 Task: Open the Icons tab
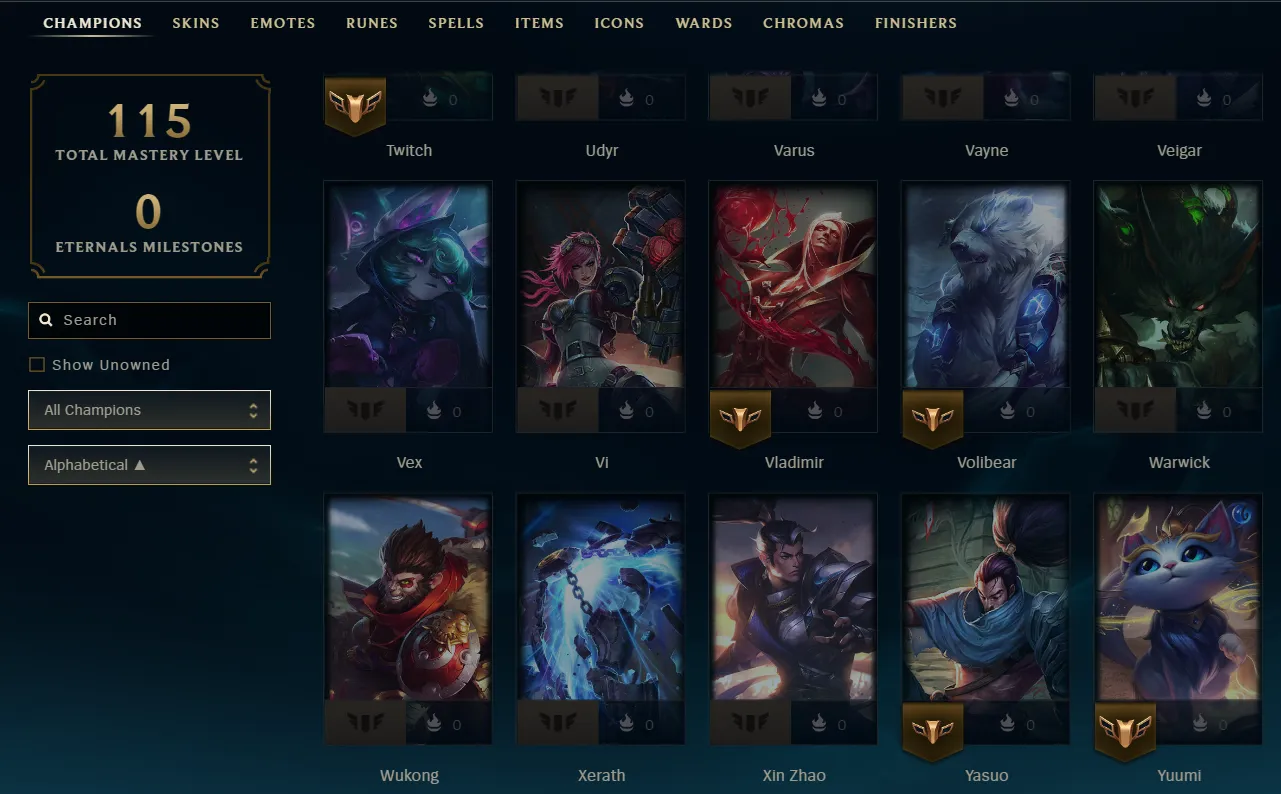tap(619, 23)
